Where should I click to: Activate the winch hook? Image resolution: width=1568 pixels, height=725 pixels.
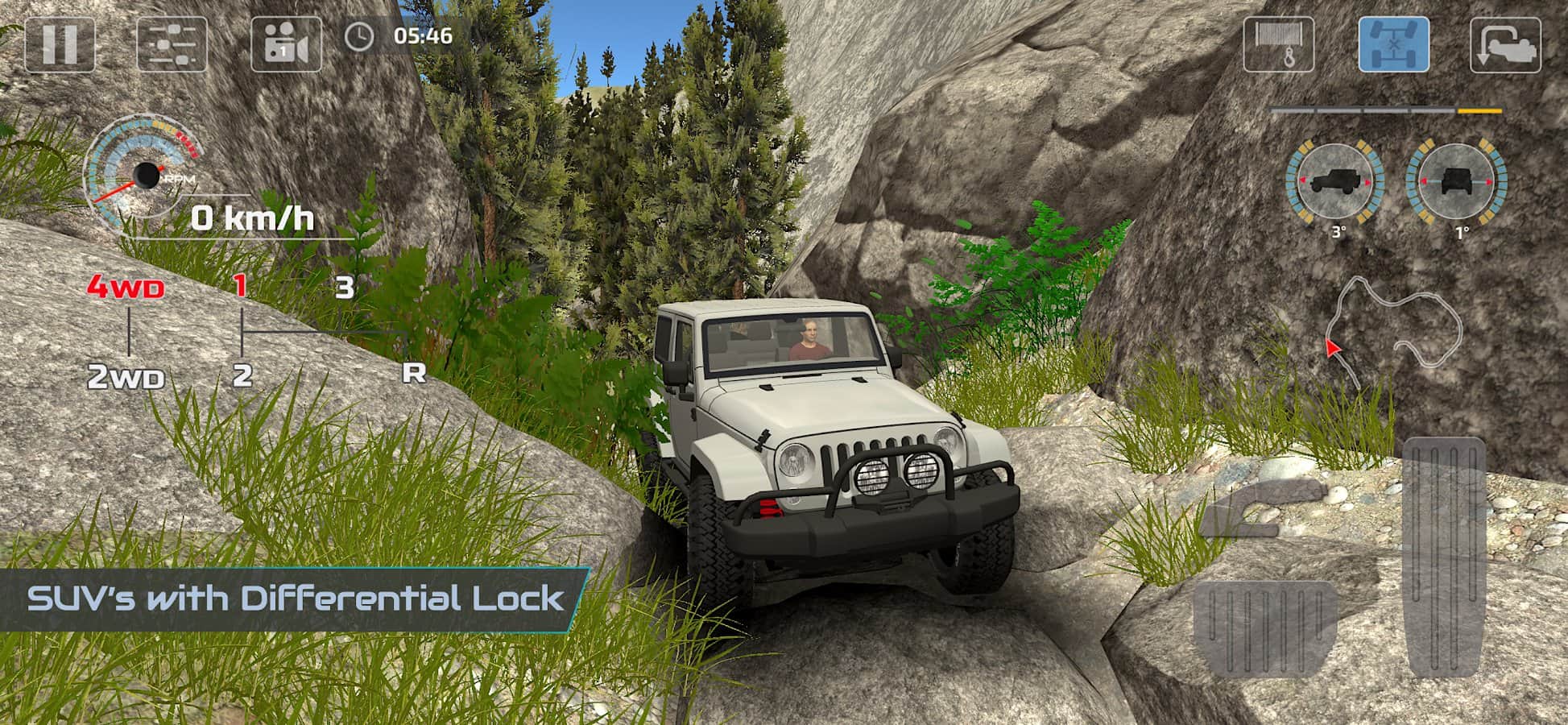pyautogui.click(x=1279, y=44)
